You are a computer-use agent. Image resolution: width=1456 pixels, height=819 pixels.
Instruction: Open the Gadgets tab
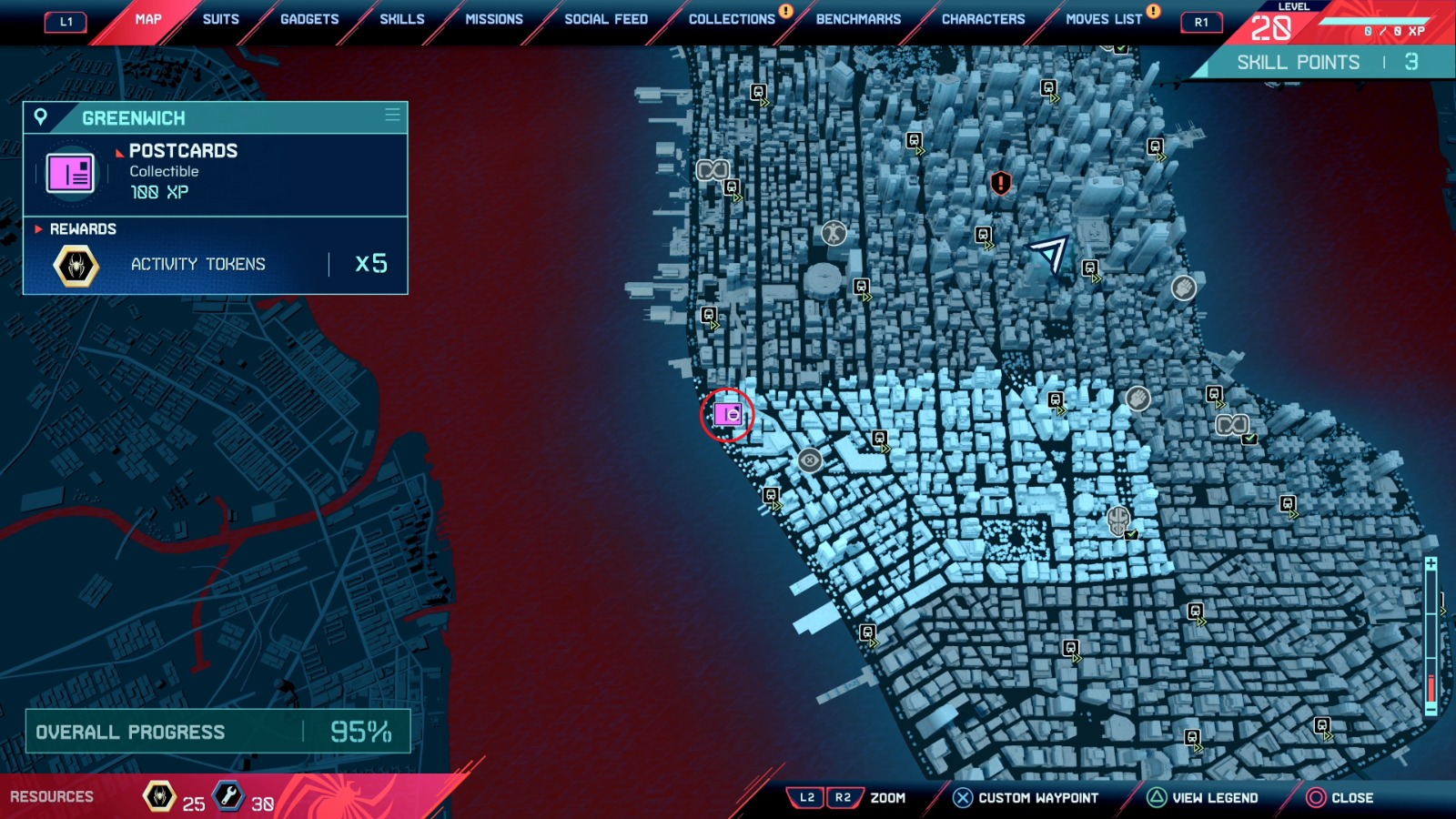coord(309,19)
